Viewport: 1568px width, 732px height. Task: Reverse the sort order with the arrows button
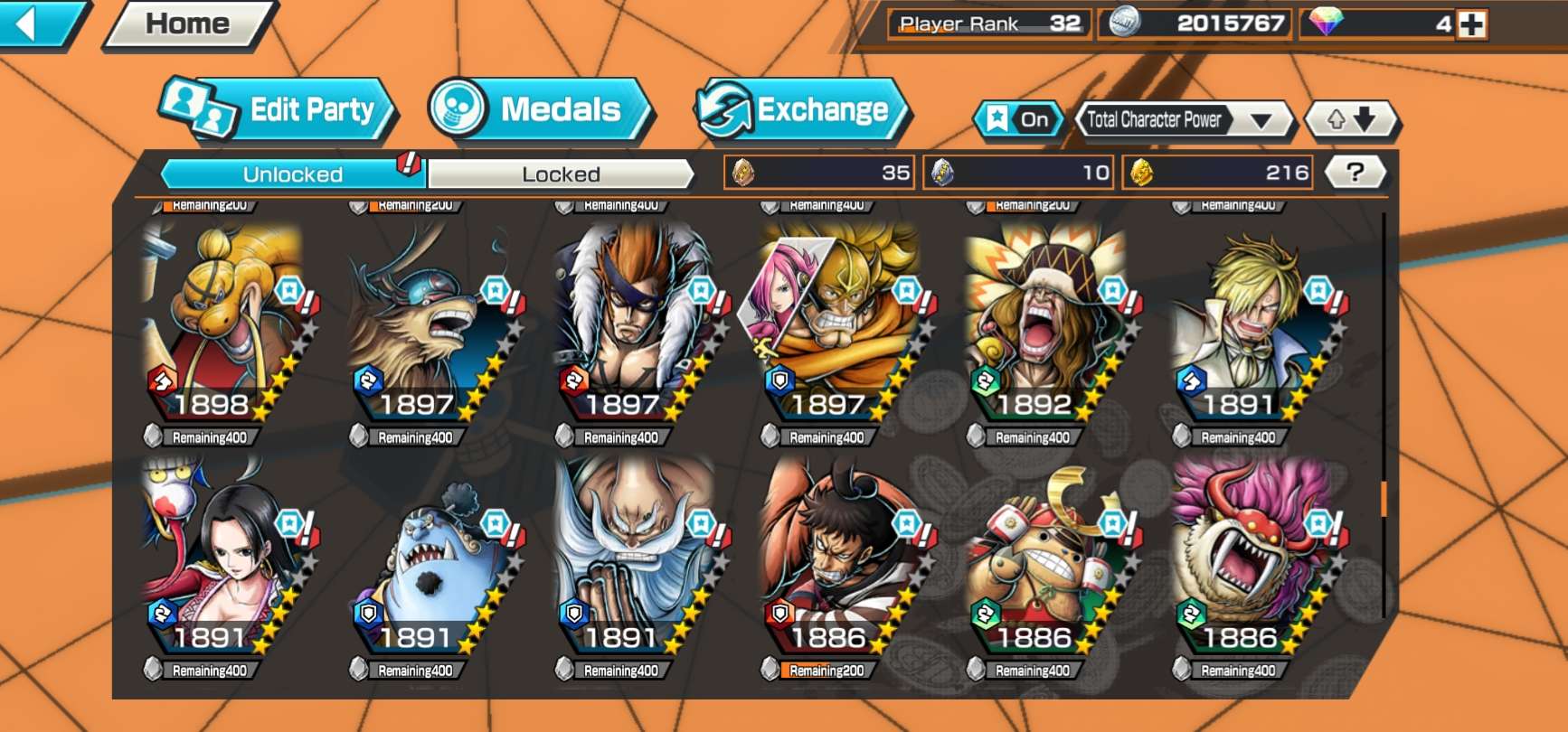click(x=1351, y=119)
